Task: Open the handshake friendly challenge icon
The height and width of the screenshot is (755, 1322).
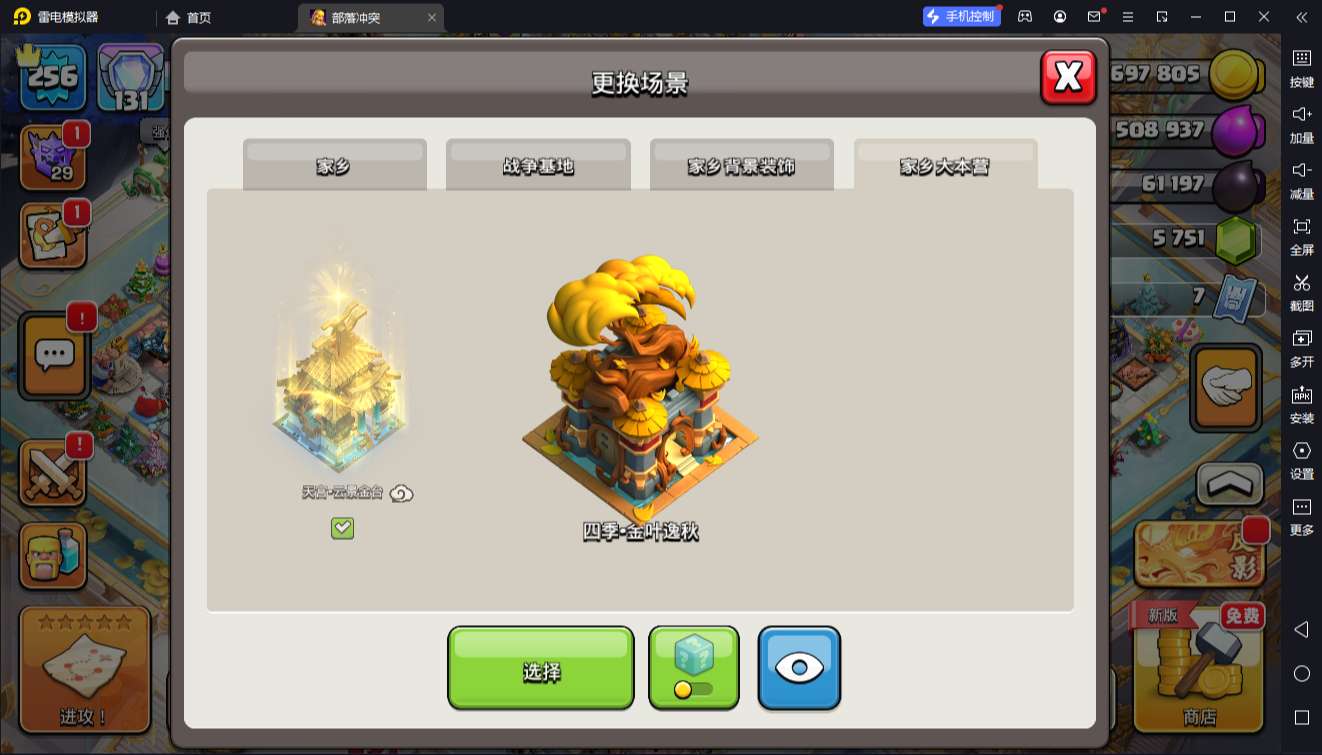Action: [x=1226, y=387]
